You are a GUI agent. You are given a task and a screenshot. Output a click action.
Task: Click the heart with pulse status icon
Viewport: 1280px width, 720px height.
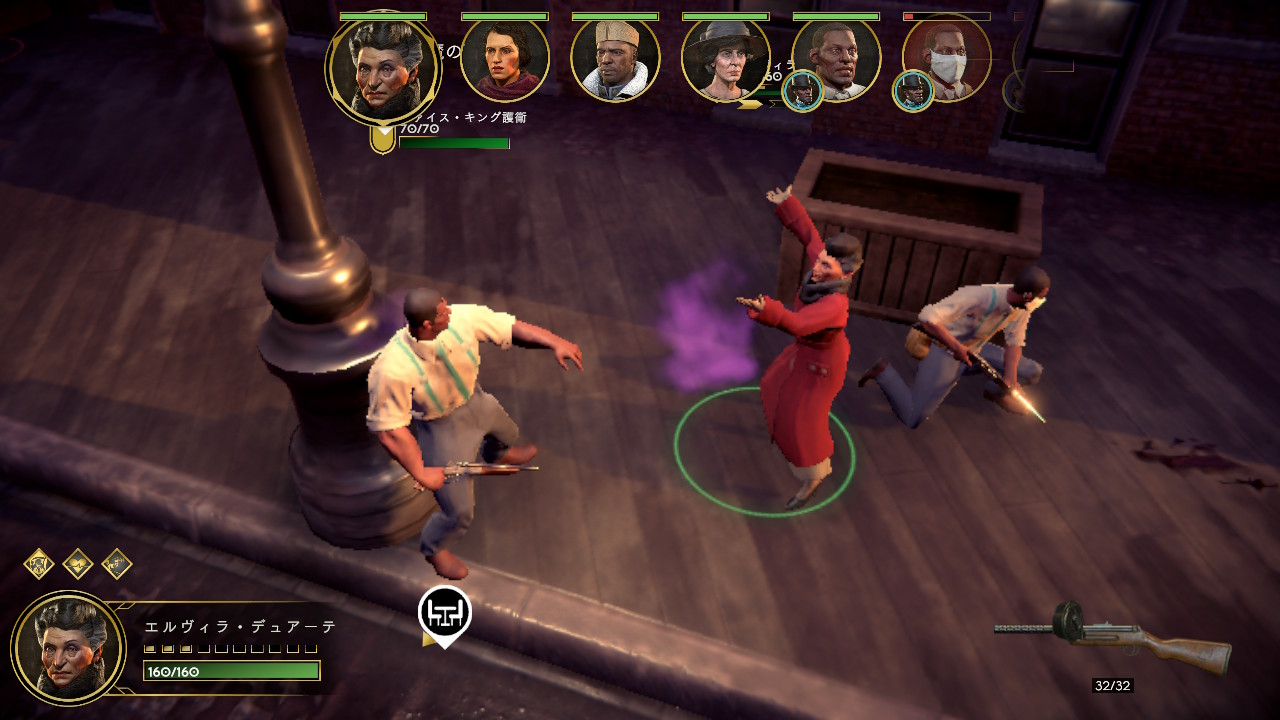78,564
